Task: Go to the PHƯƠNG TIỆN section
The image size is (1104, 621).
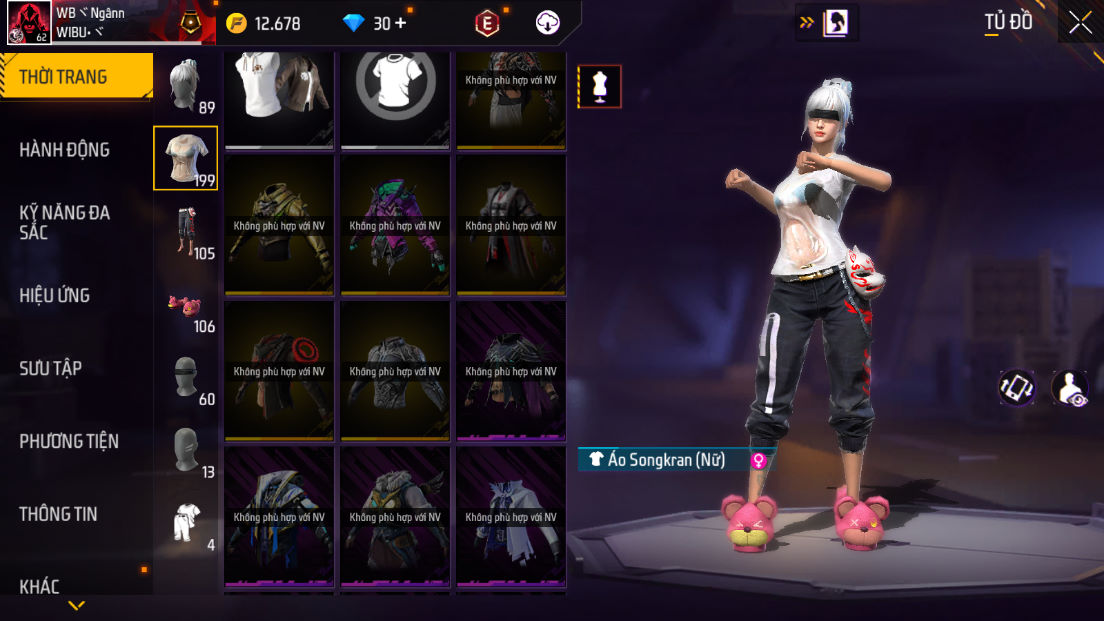Action: (x=69, y=441)
